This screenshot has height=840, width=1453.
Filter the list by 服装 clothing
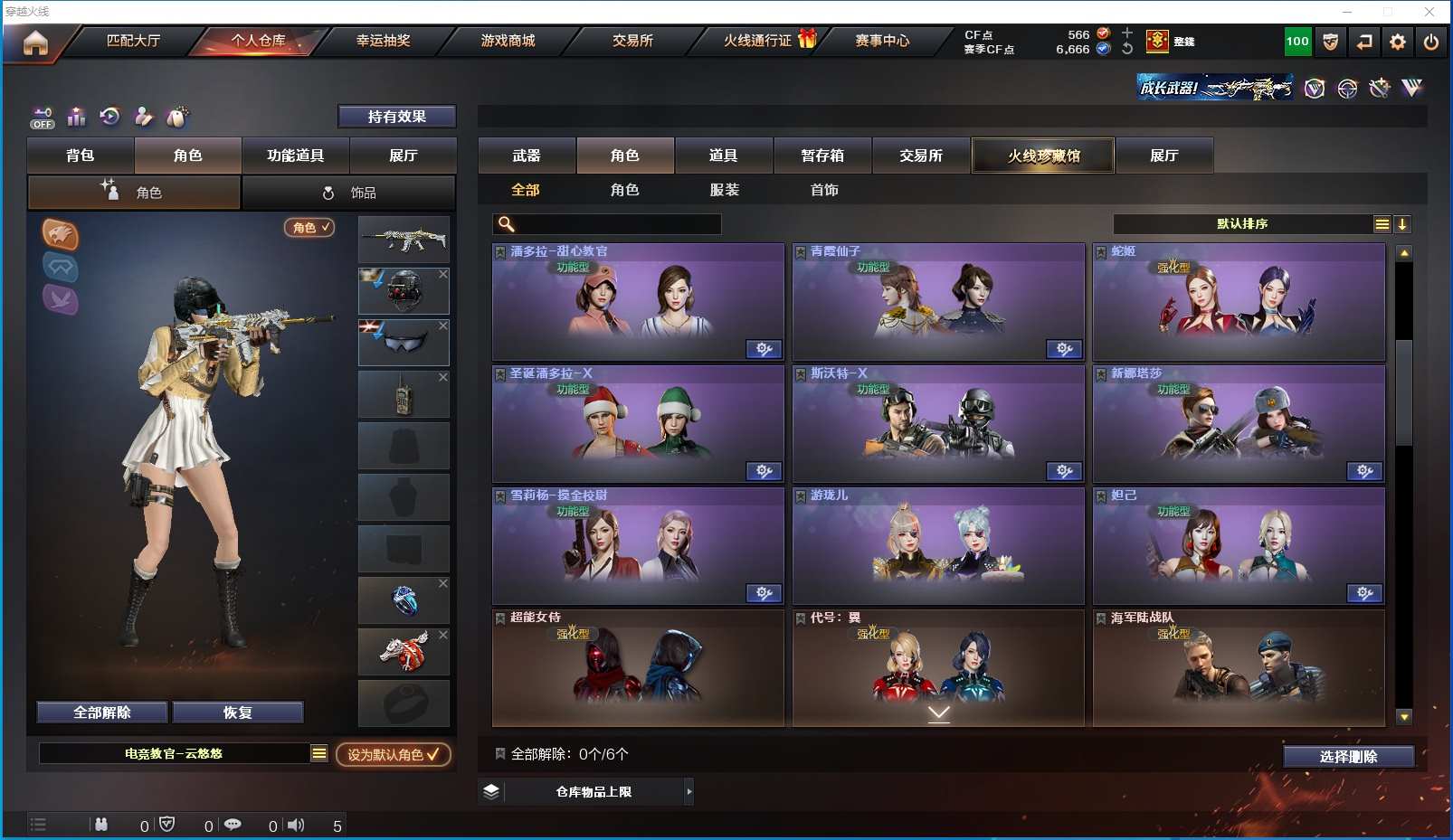click(724, 190)
